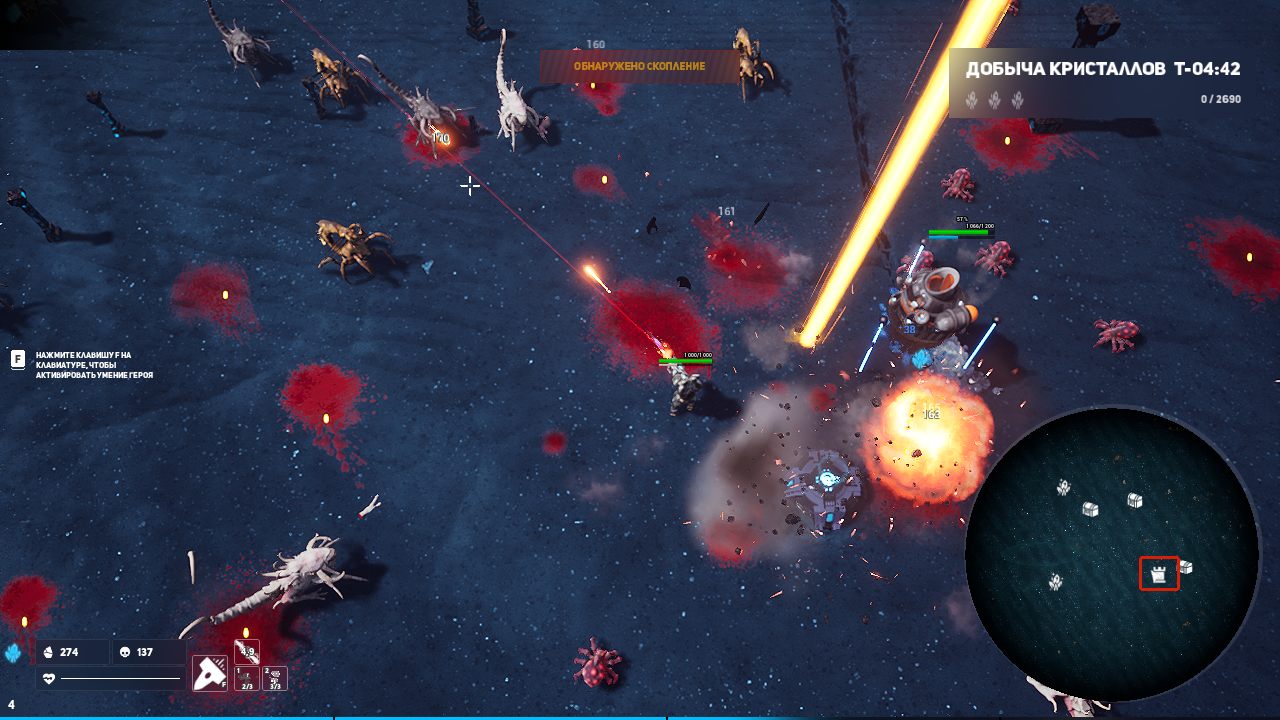Activate the hero ability icon marked F
1280x720 pixels.
(x=210, y=673)
